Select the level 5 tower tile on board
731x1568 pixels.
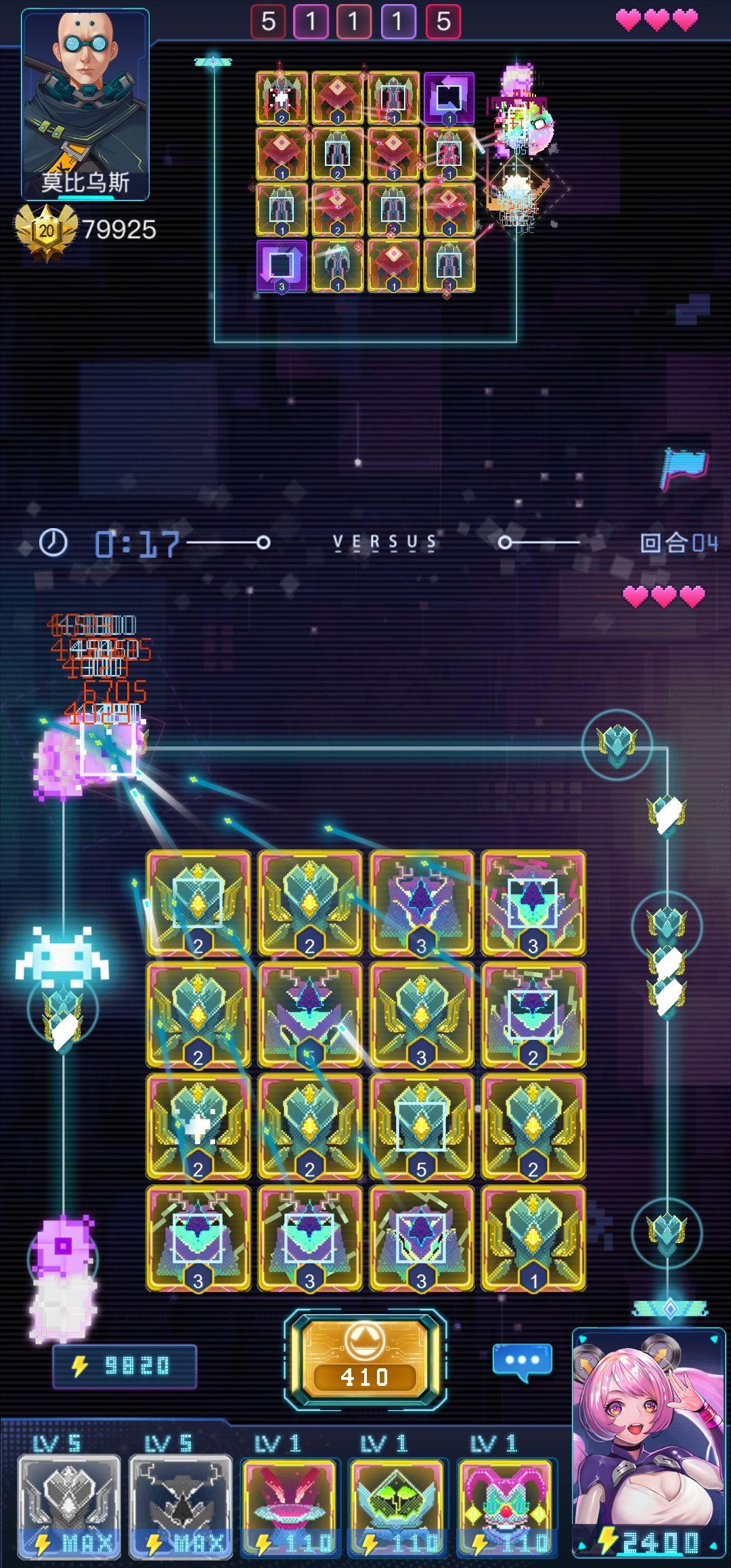tap(421, 1127)
